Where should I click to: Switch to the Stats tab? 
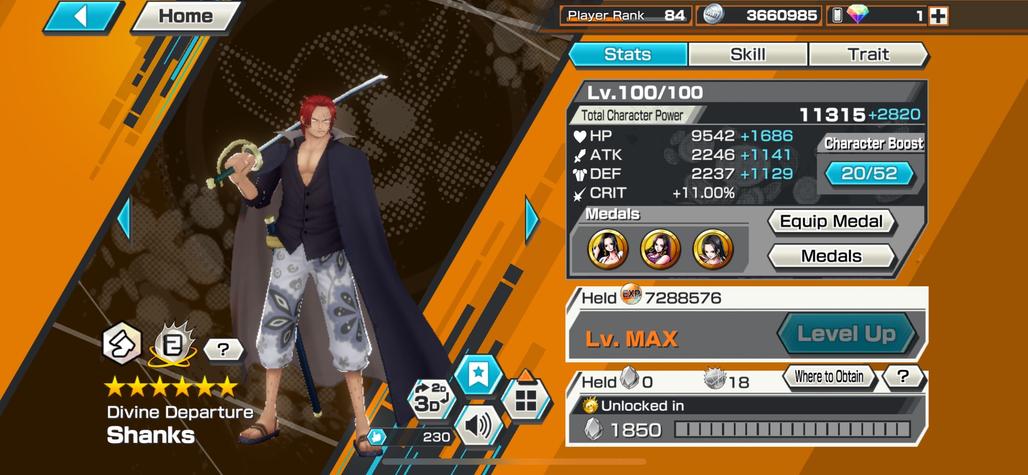(628, 54)
